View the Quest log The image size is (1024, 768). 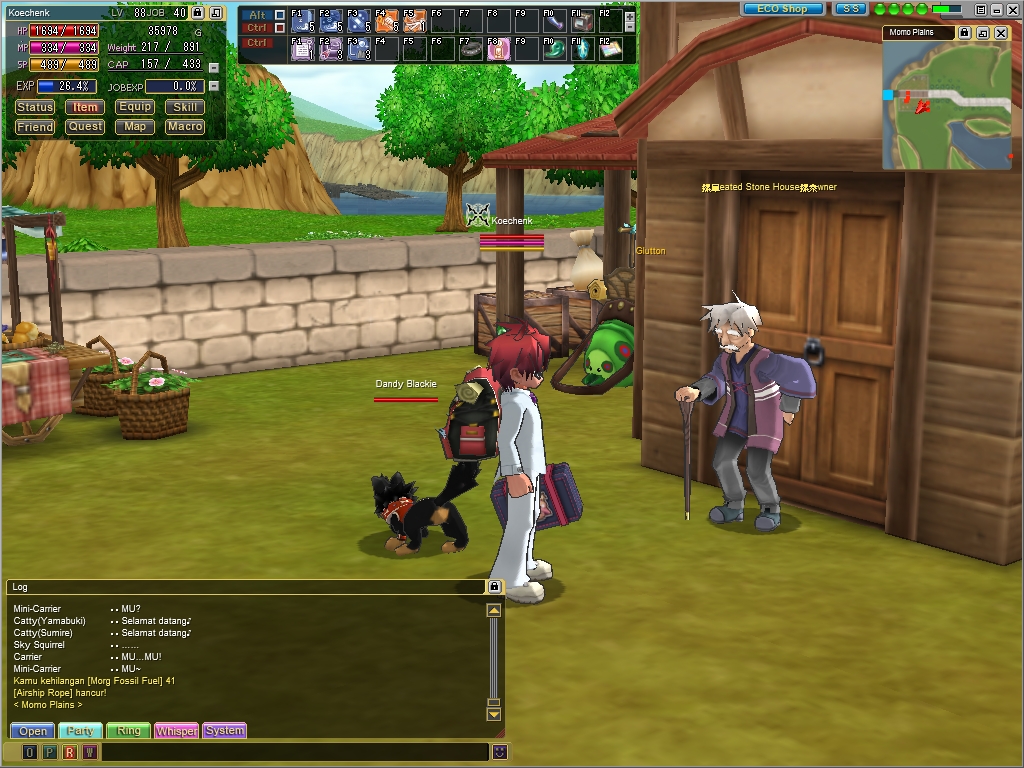tap(85, 127)
